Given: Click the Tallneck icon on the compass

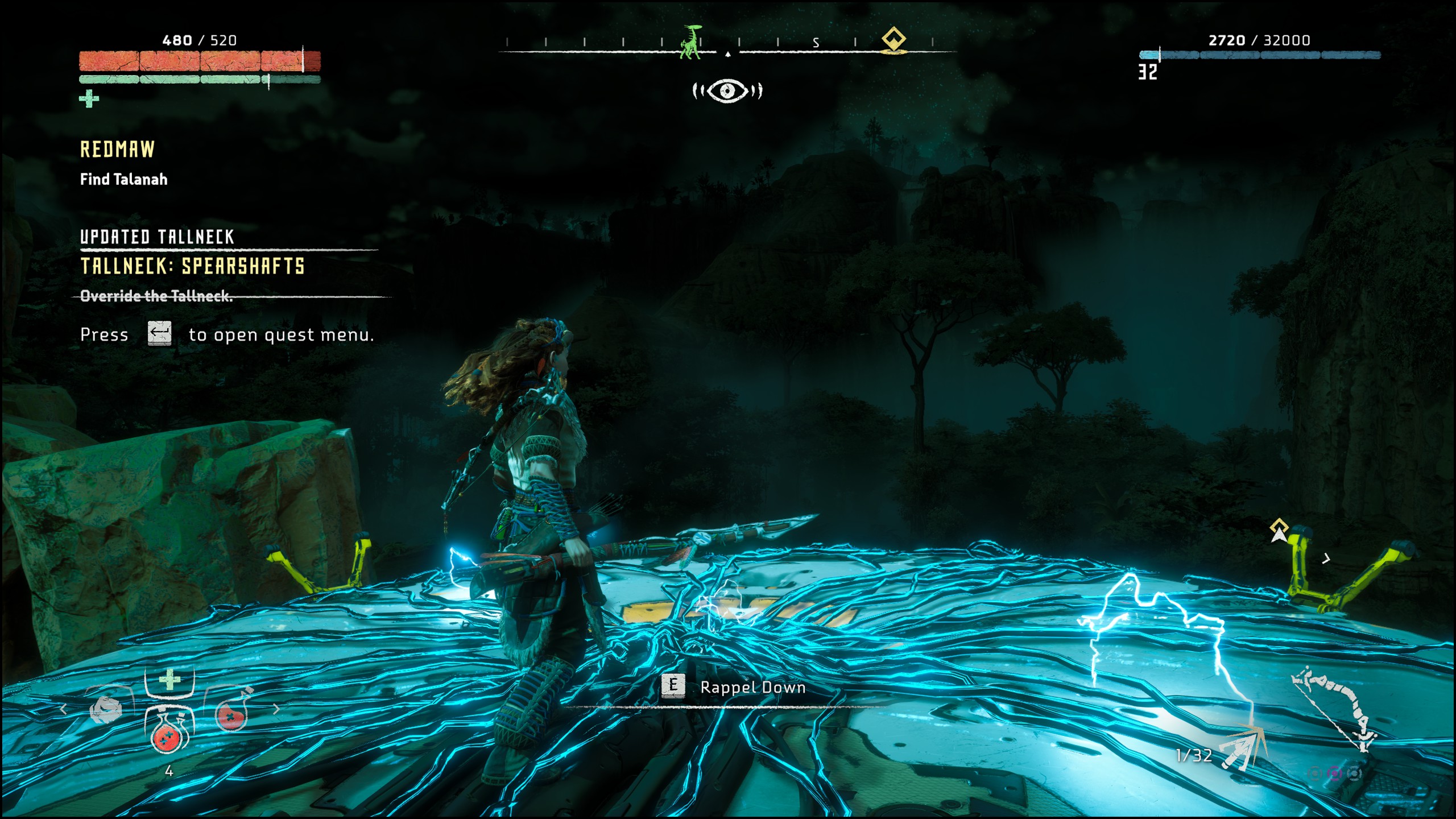Looking at the screenshot, I should pos(691,42).
